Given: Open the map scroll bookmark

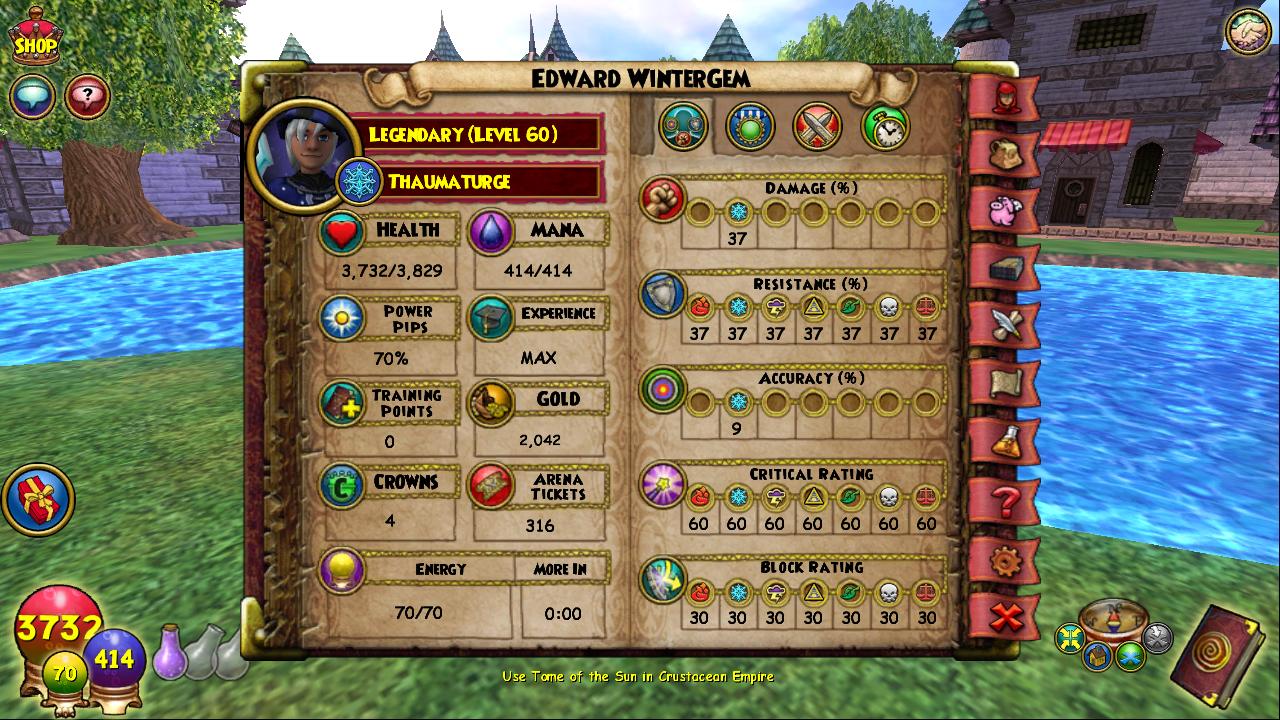Looking at the screenshot, I should pos(1002,382).
